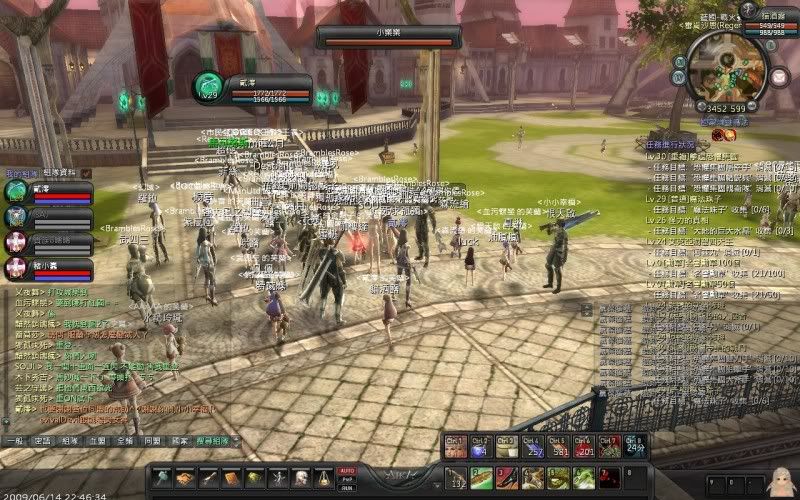Switch chat to the 一般 tab
Screen dimensions: 800x500
(x=13, y=440)
